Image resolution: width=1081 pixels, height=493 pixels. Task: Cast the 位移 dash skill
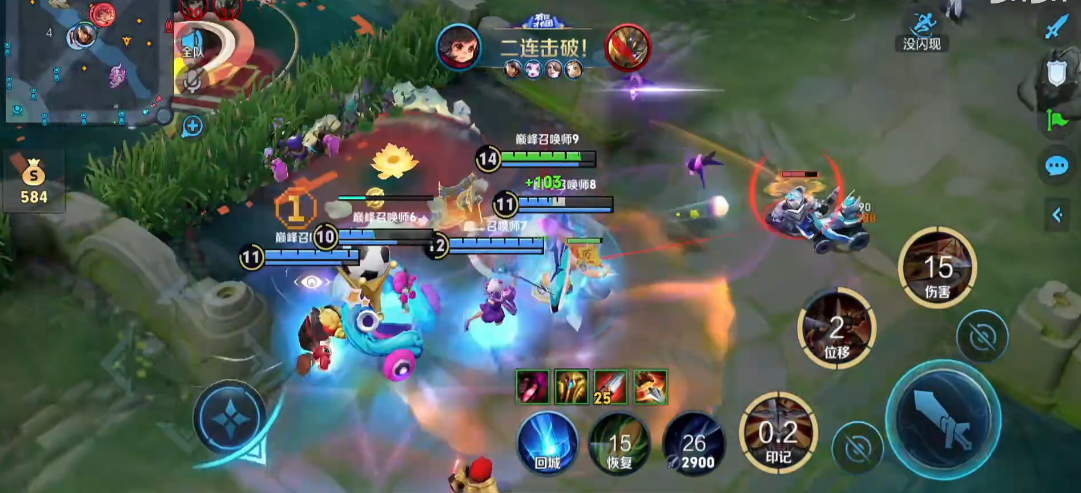836,327
